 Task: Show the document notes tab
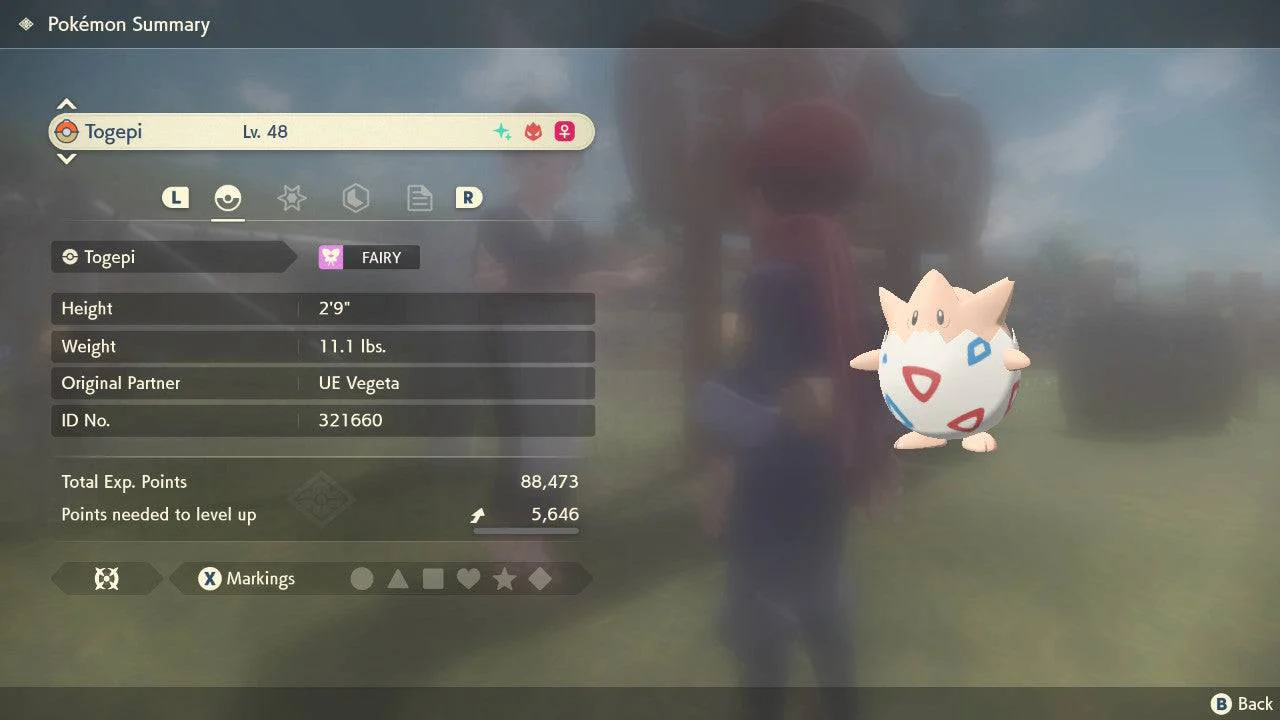pos(419,198)
